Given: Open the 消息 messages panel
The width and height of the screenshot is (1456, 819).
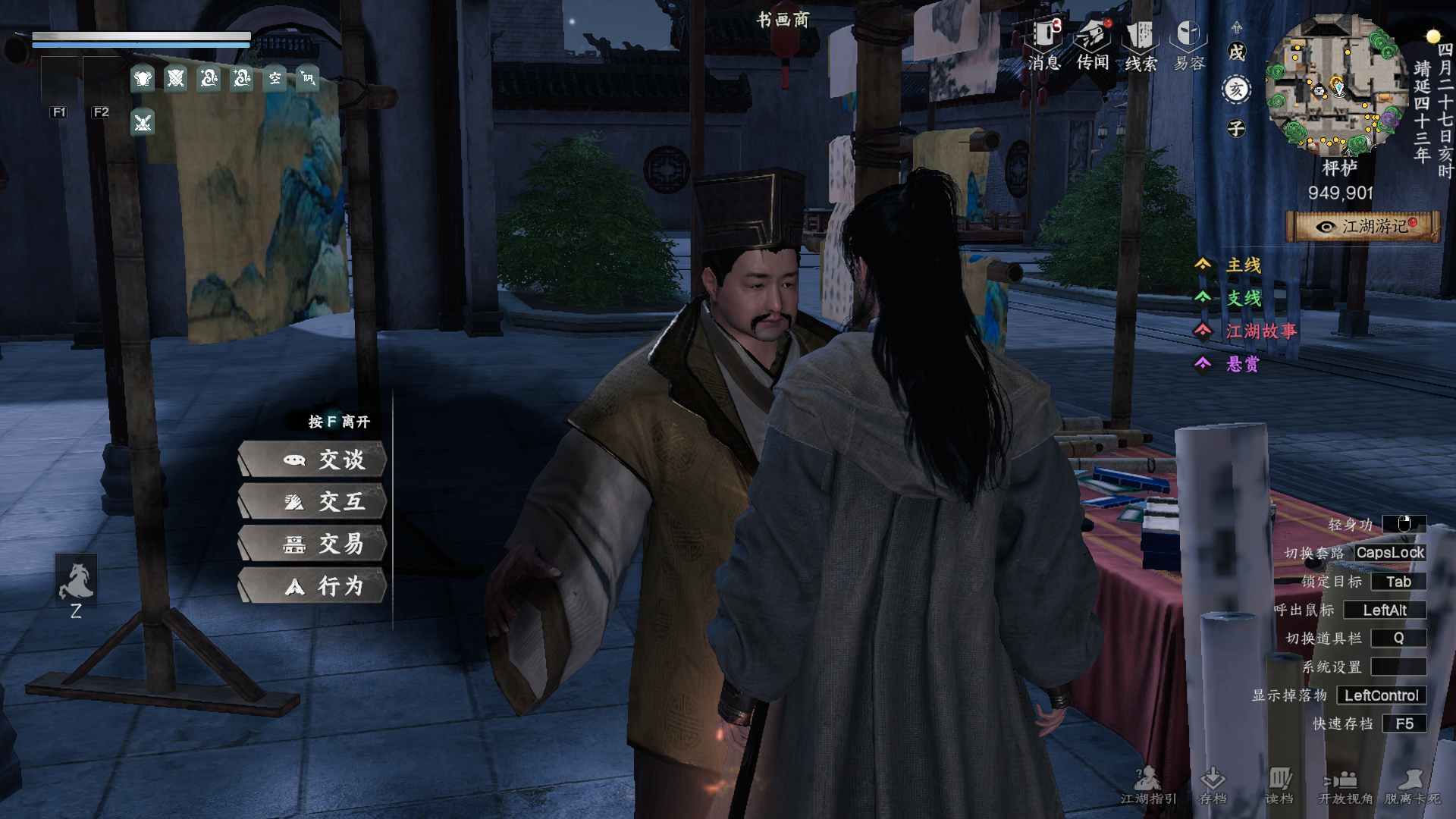Looking at the screenshot, I should point(1044,45).
